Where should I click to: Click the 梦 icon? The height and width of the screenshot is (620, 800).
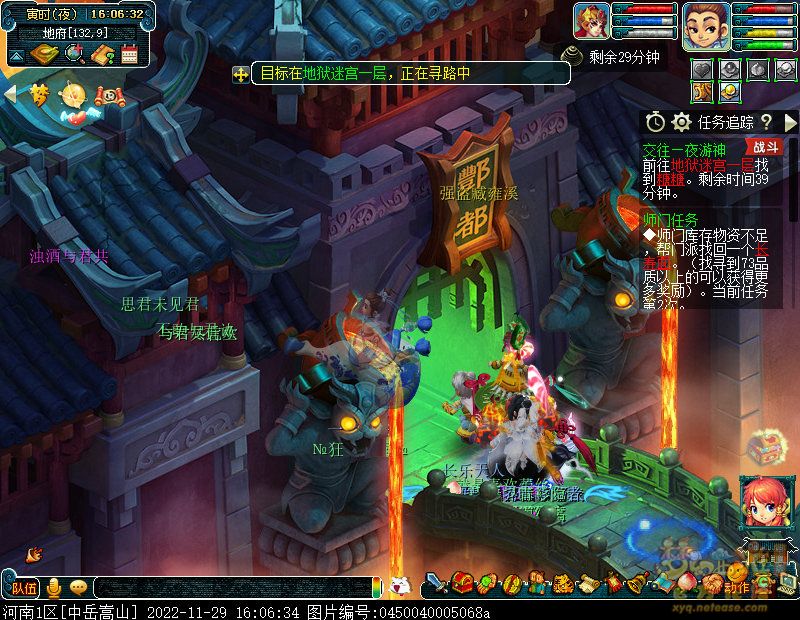[x=39, y=94]
